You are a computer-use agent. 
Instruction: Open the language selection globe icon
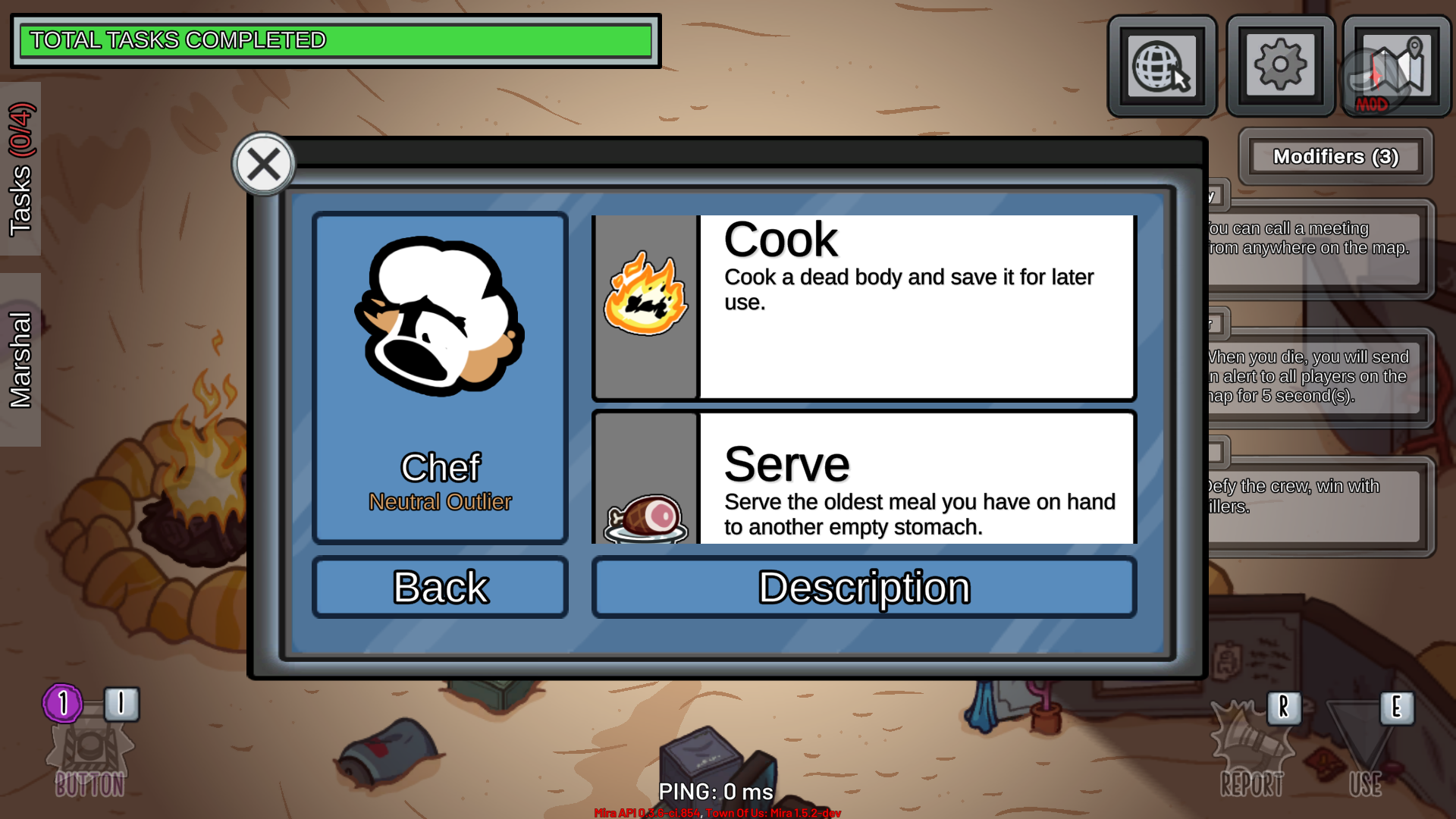click(1162, 64)
